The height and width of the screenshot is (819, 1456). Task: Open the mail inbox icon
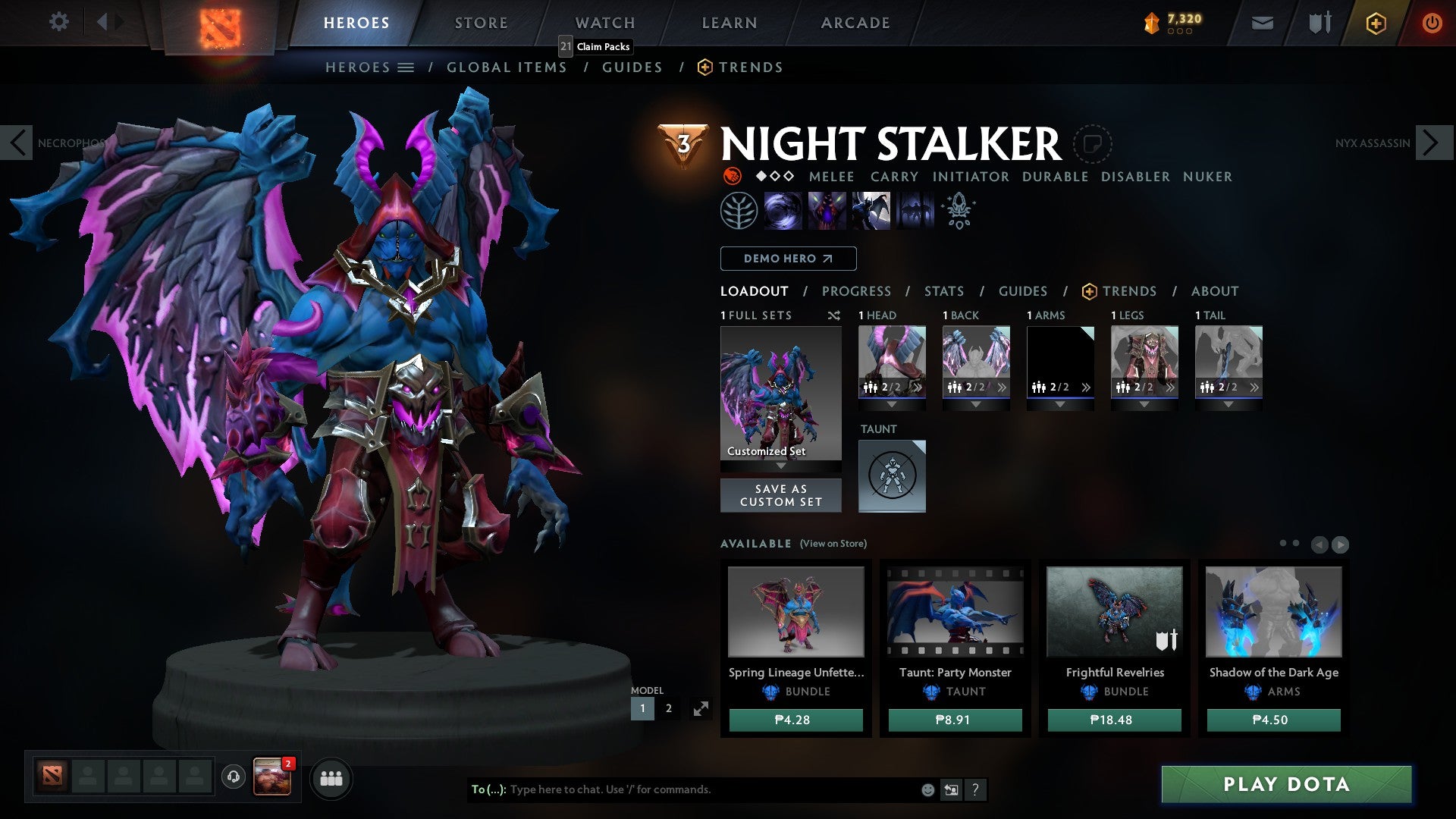pos(1262,23)
